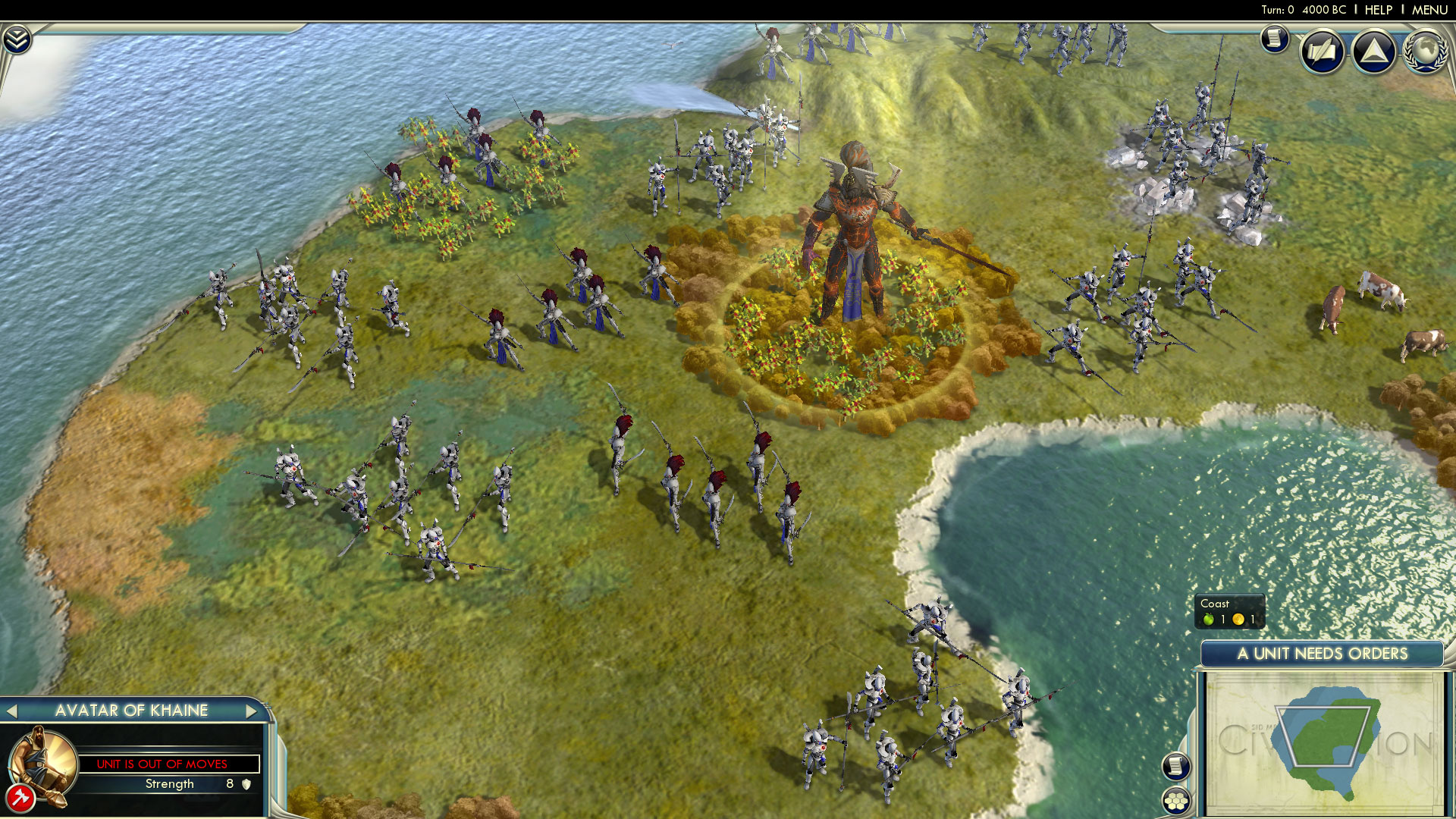
Task: Open the scroll and quill advisor button
Action: pos(1323,52)
